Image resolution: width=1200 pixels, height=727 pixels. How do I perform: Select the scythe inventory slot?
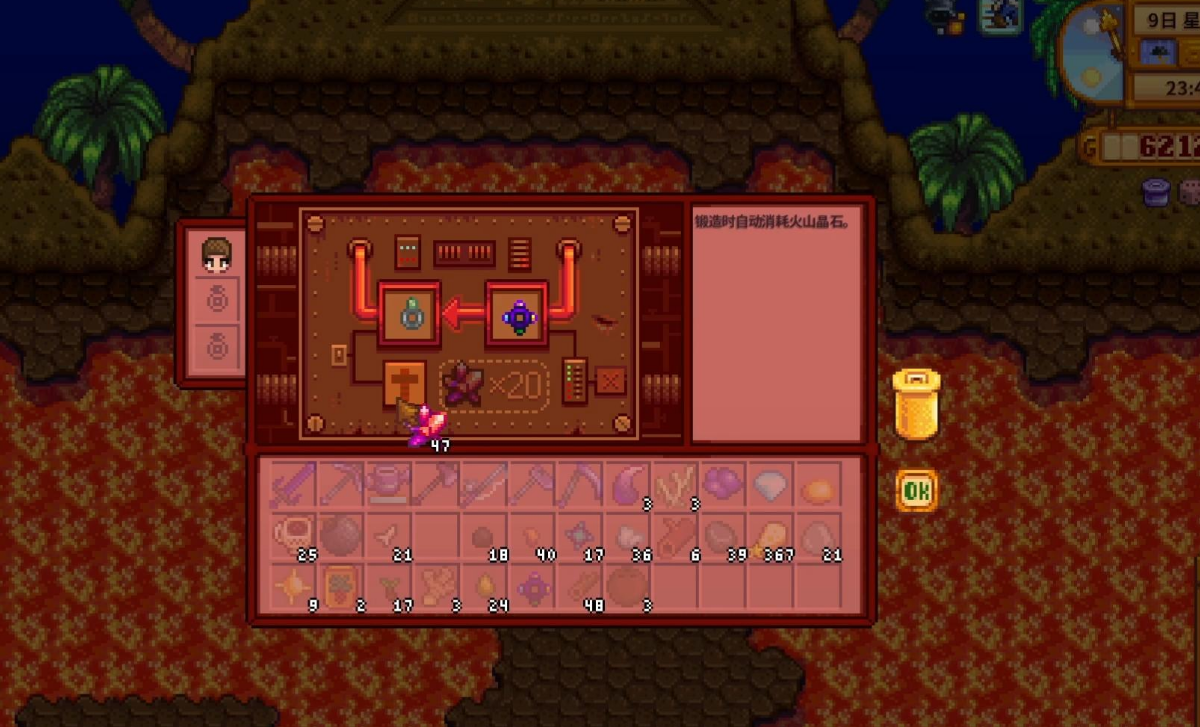pos(580,484)
